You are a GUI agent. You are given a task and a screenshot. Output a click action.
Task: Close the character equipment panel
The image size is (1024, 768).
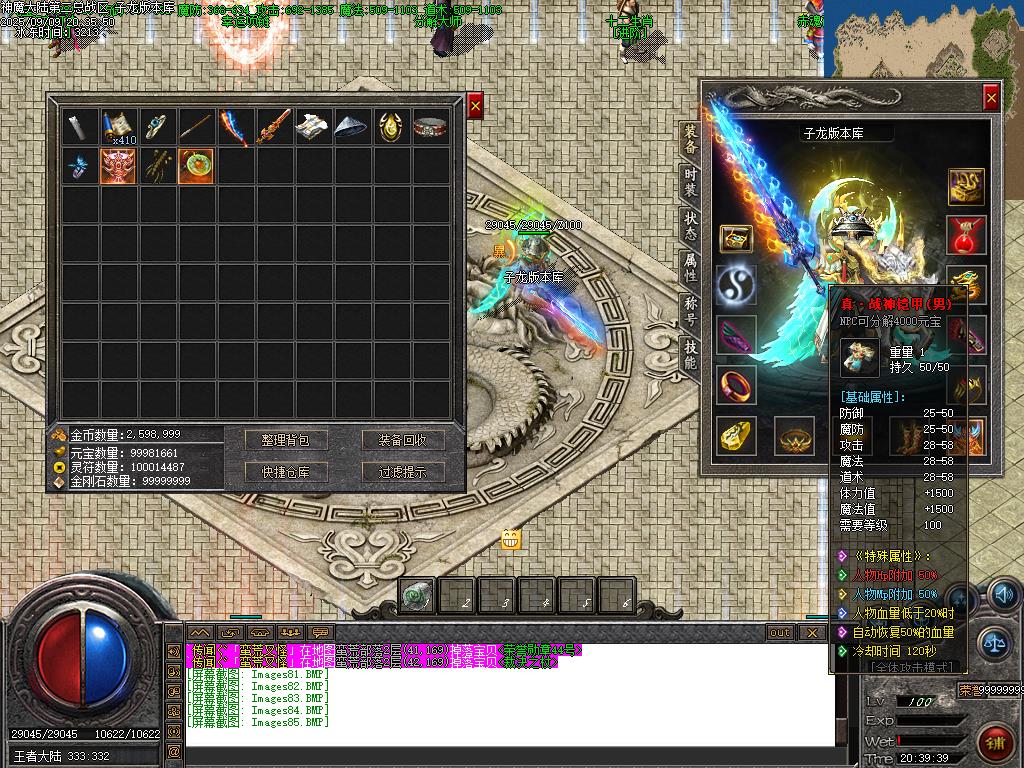990,97
